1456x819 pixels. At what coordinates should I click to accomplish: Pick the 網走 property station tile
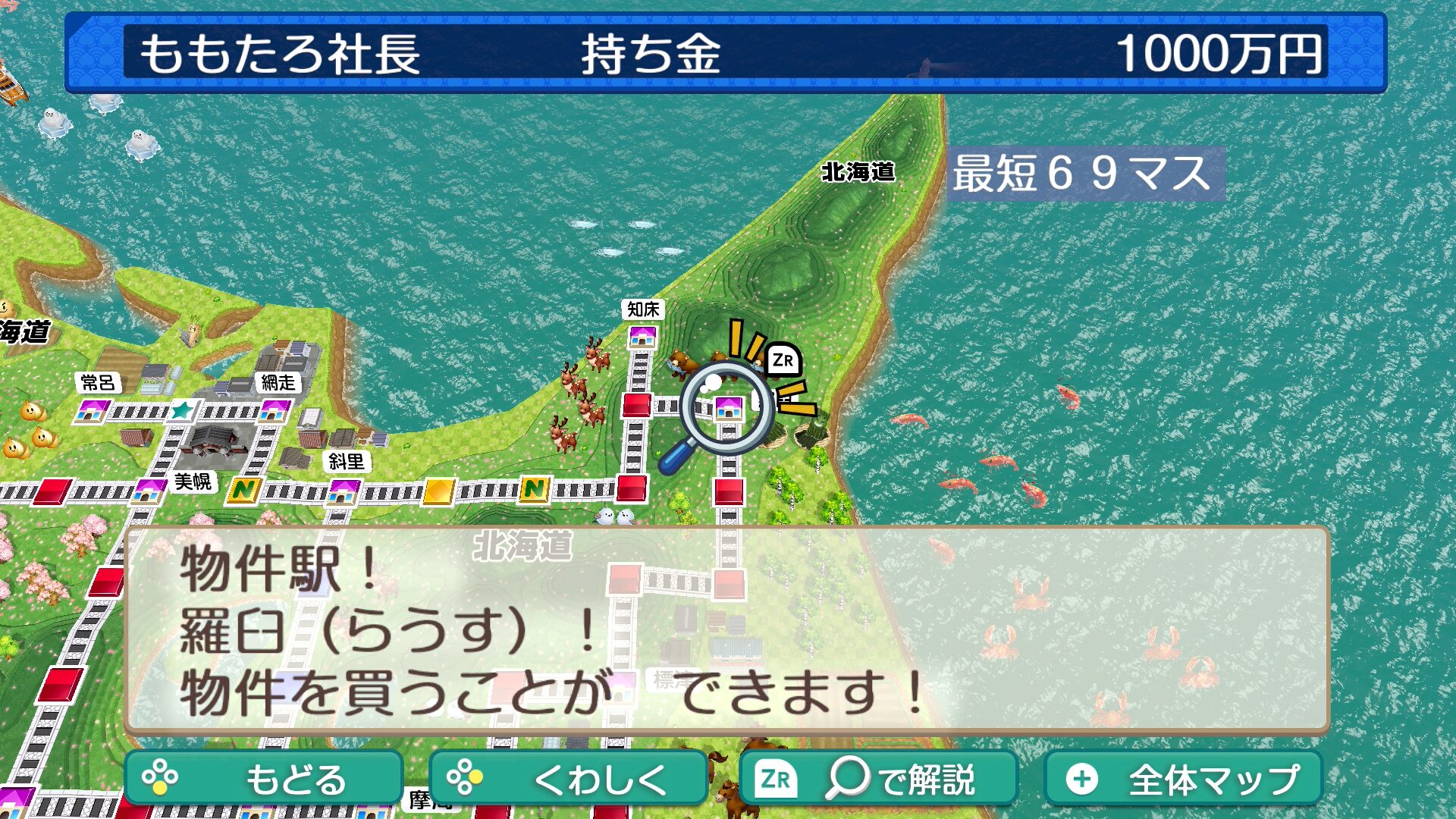click(x=274, y=410)
